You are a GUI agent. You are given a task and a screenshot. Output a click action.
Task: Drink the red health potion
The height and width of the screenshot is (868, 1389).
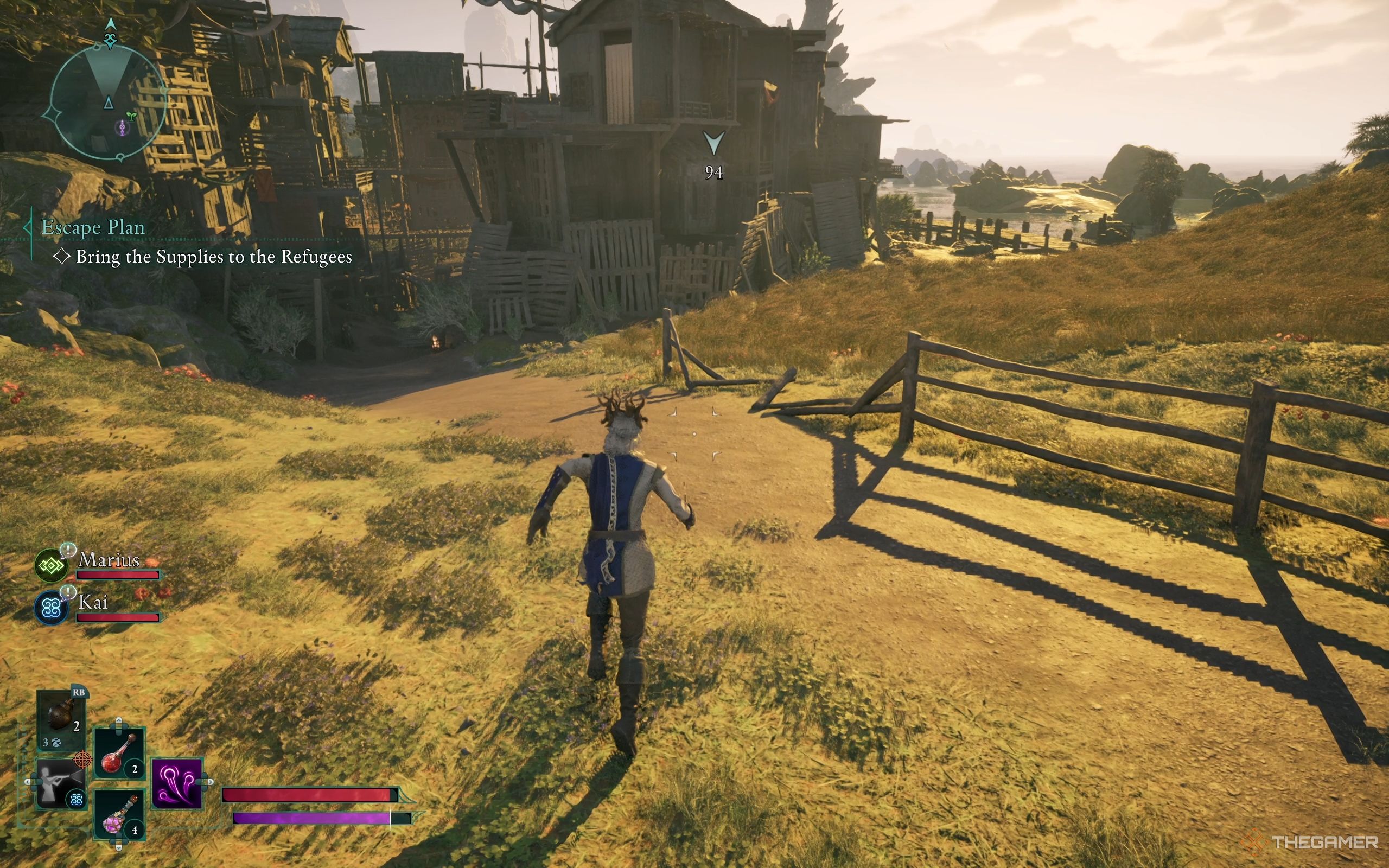[x=119, y=753]
